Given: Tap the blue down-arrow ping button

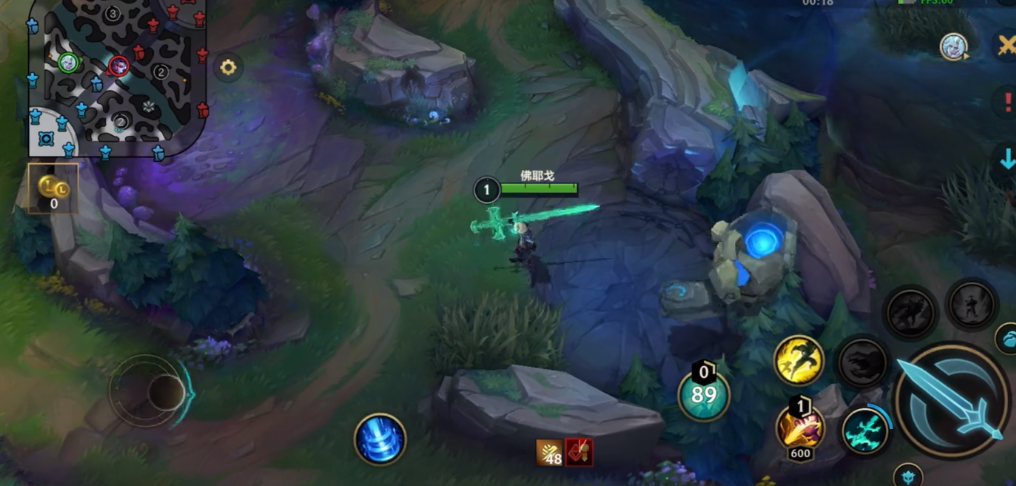Looking at the screenshot, I should click(1006, 158).
